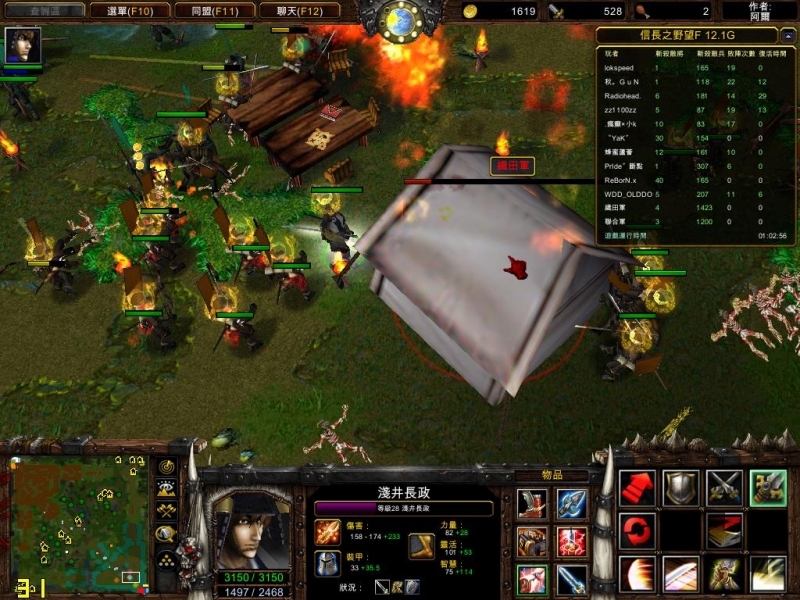Open the 同盟 (F11) allies panel
Viewport: 800px width, 600px height.
point(212,11)
